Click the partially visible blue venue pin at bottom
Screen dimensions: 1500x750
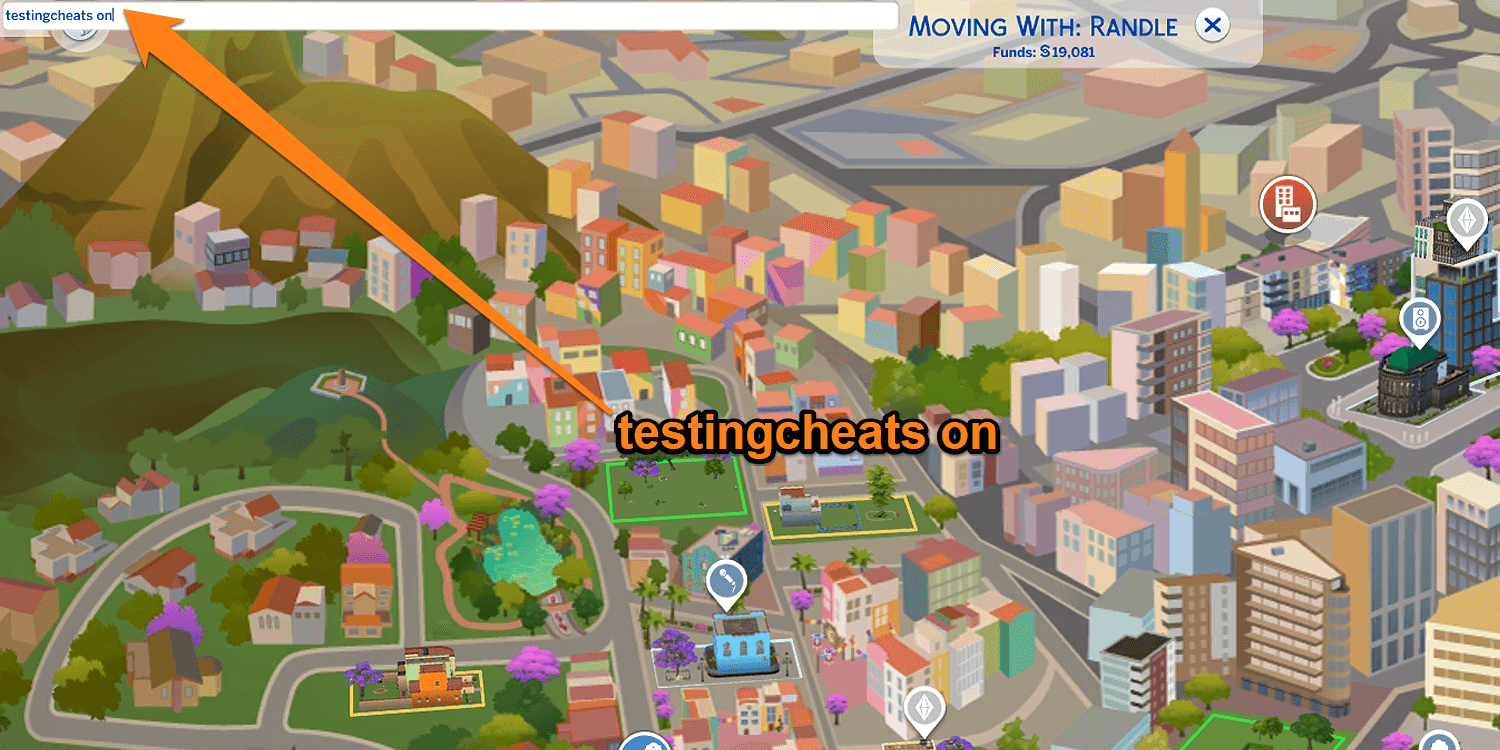coord(645,745)
